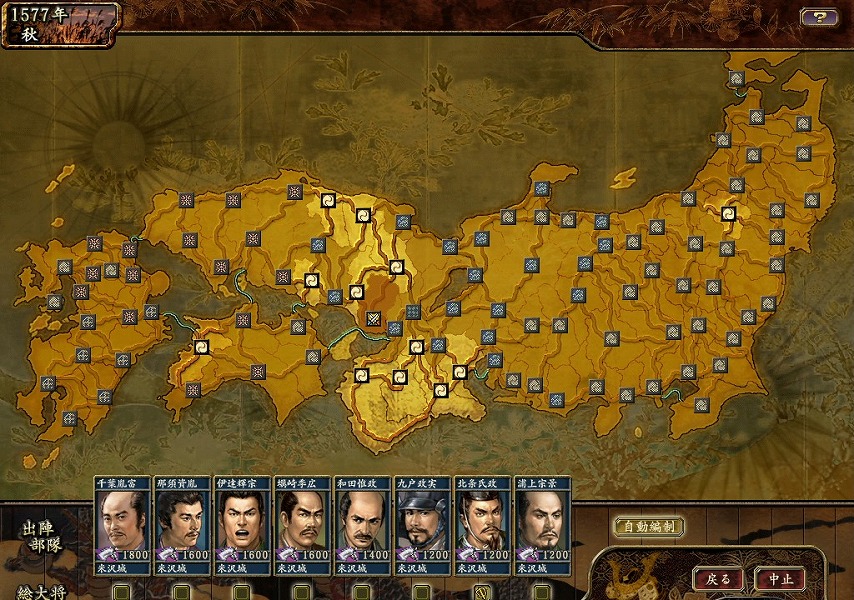Image resolution: width=854 pixels, height=600 pixels.
Task: Select officer 千葉胤富 portrait card
Action: point(123,524)
